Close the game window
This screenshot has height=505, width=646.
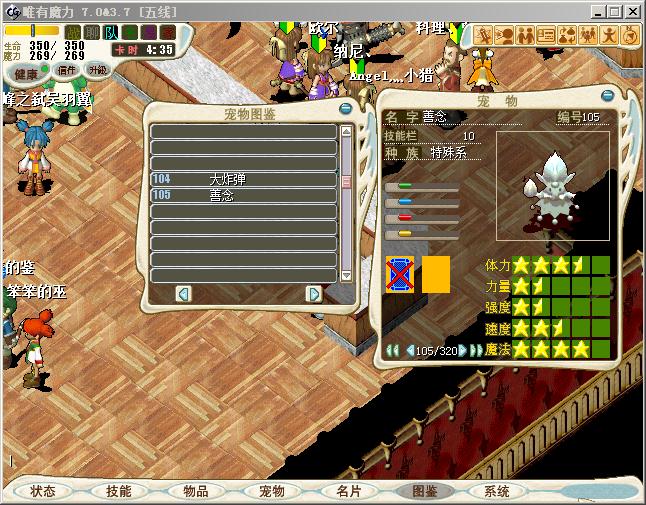coord(632,11)
